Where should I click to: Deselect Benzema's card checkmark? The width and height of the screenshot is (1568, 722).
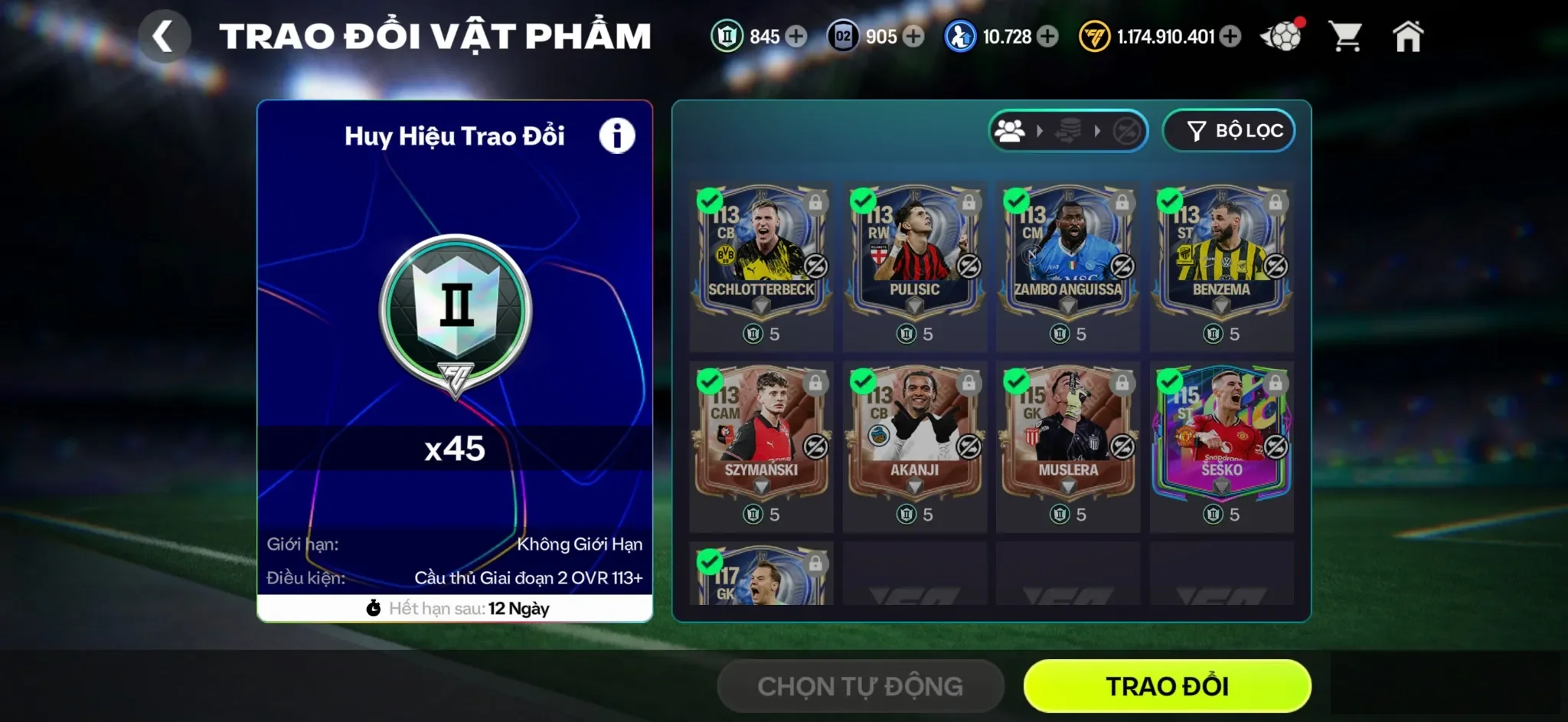click(1171, 201)
